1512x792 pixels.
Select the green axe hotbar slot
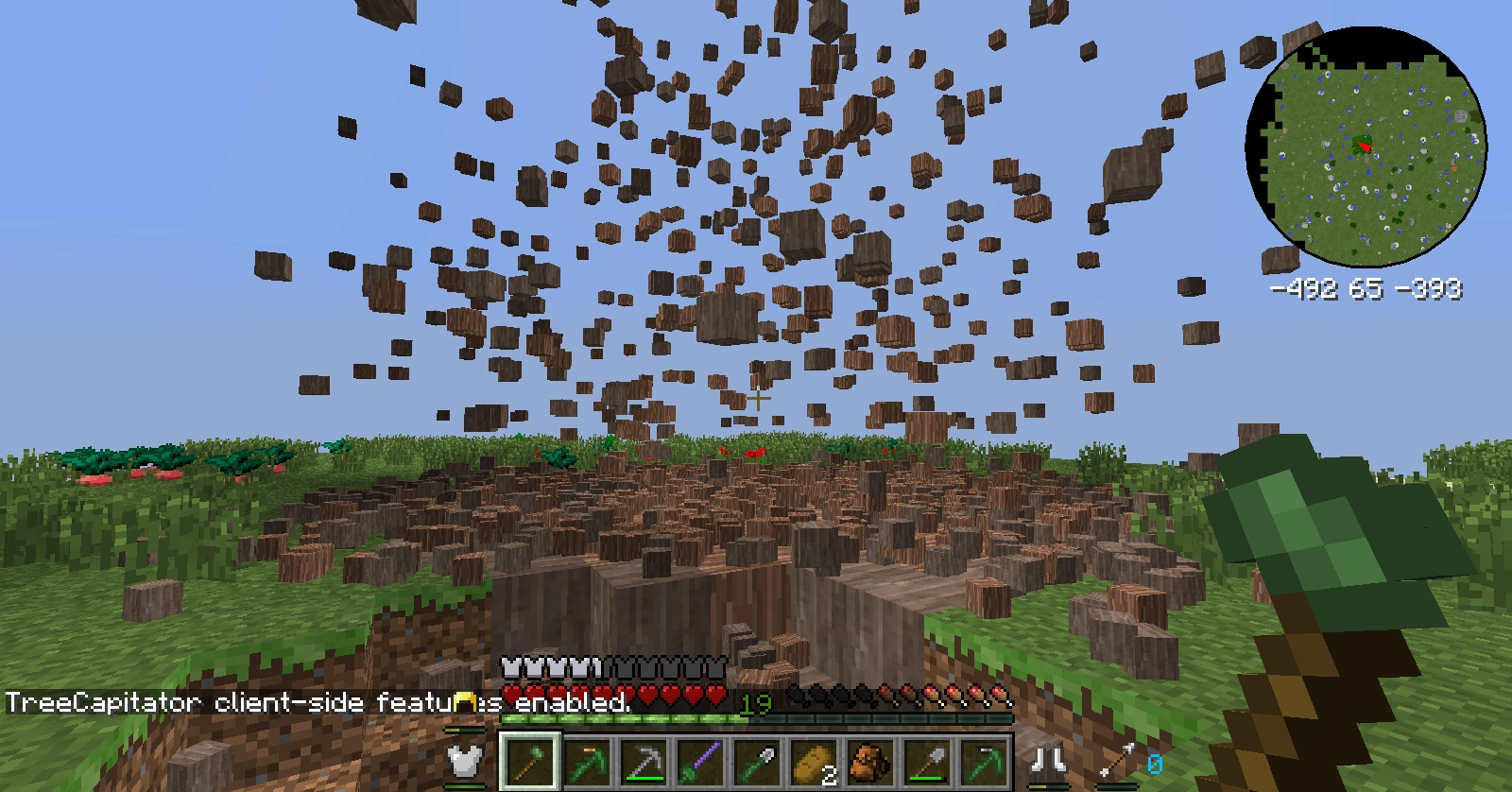tap(530, 762)
